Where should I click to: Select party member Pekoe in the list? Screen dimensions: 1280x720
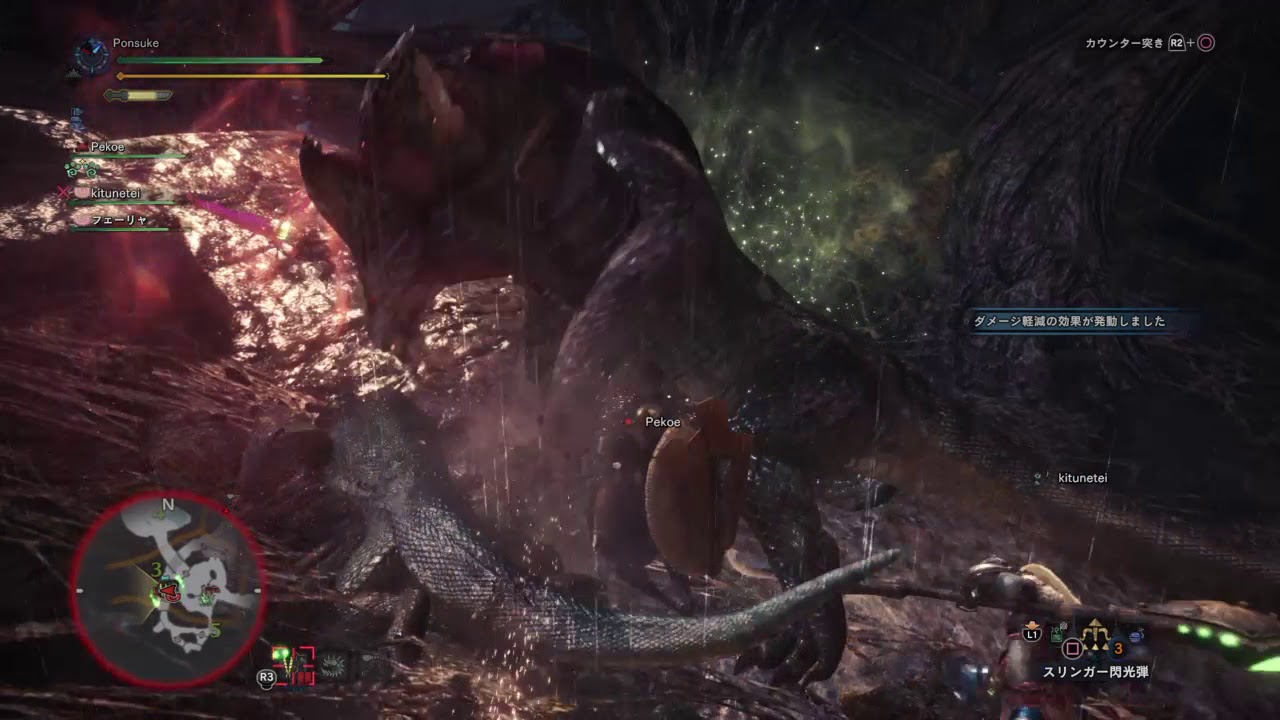pos(108,147)
